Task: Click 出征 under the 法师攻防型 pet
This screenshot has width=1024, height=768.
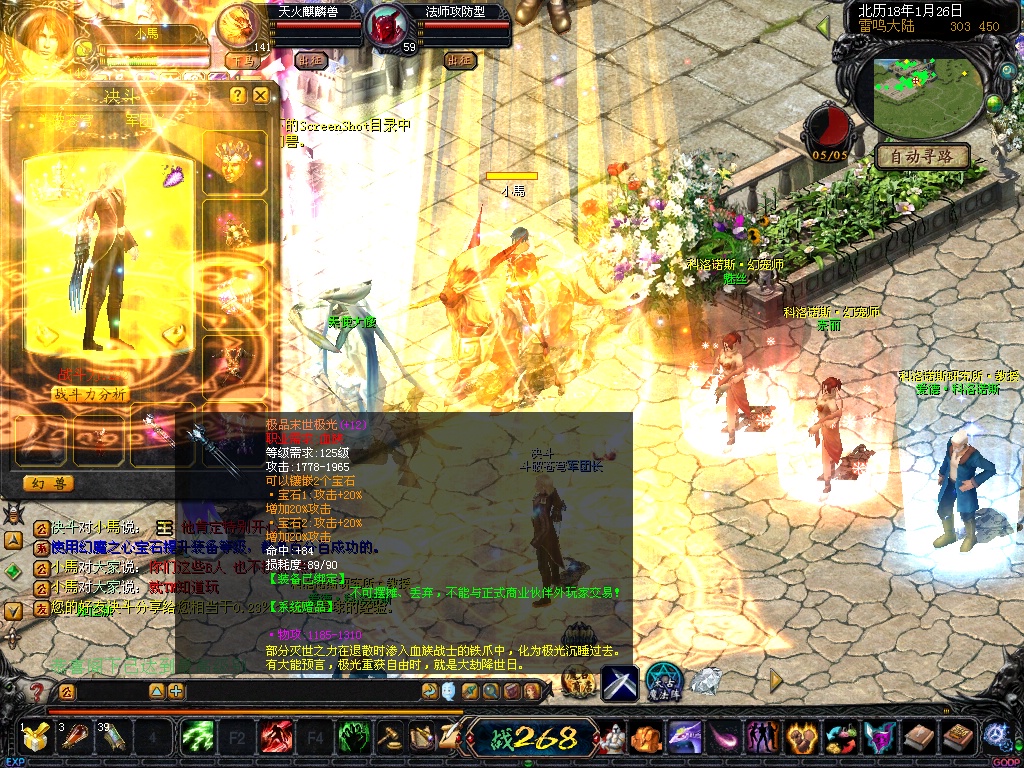Action: pos(460,60)
